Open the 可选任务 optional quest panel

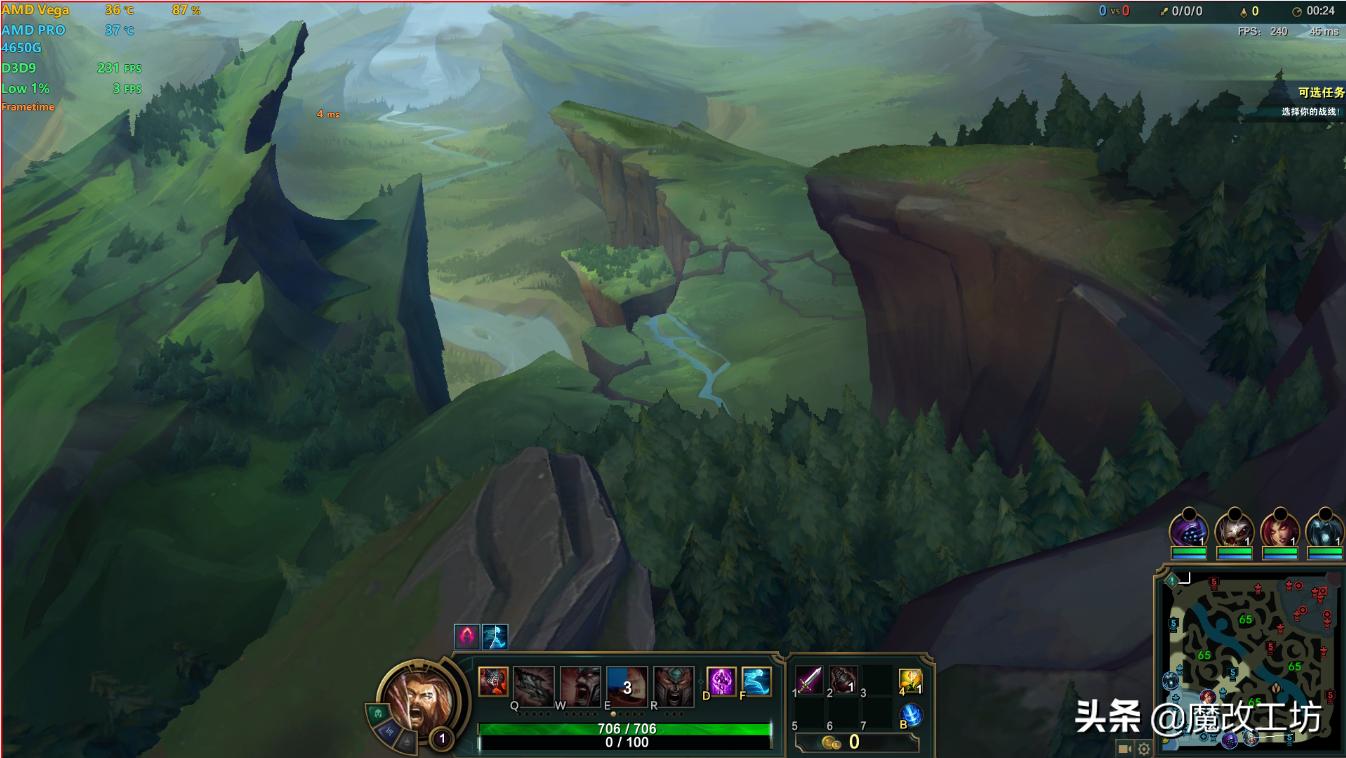tap(1320, 93)
